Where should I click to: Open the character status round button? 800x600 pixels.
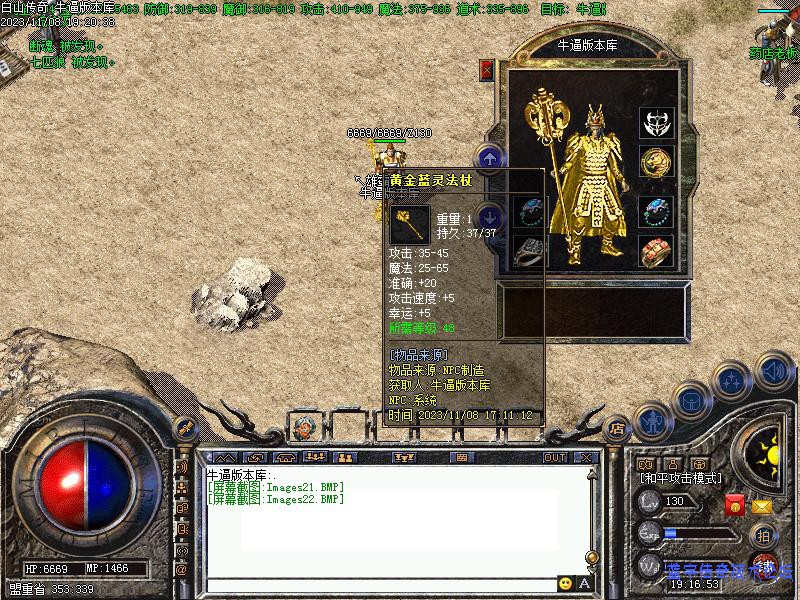(652, 422)
